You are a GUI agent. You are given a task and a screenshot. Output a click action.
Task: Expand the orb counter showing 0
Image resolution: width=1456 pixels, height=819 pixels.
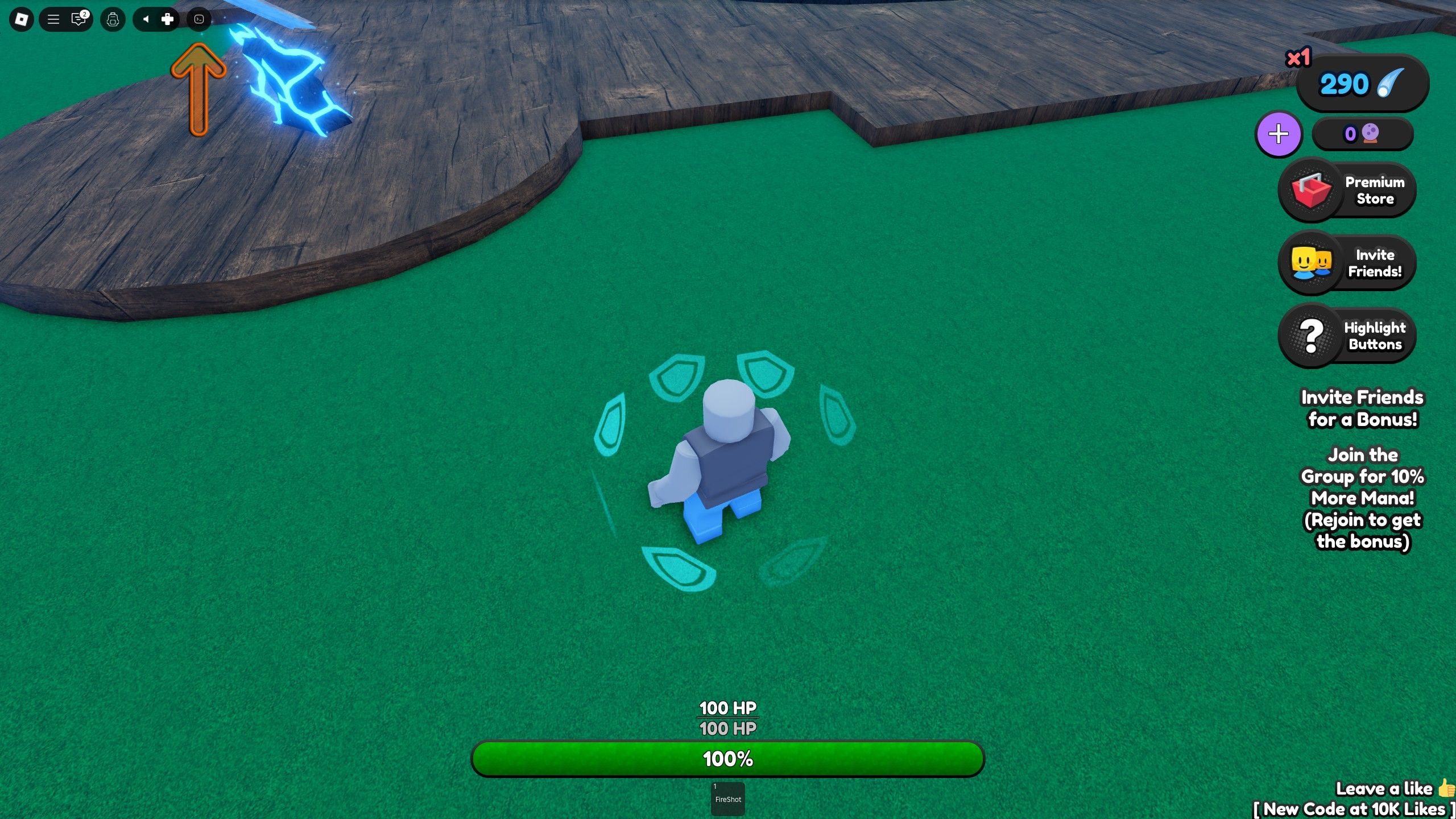coord(1363,134)
